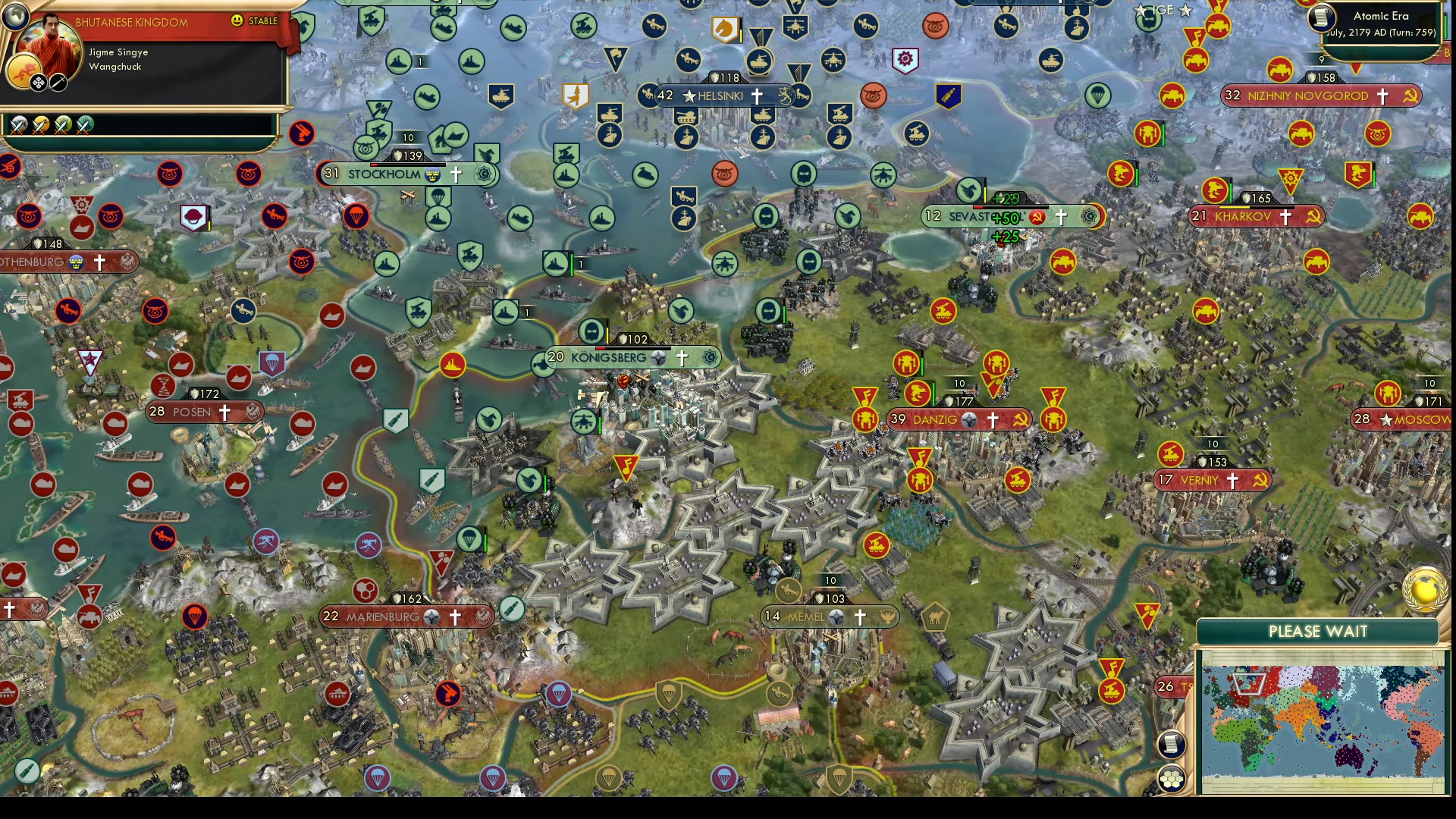Screen dimensions: 1456x819
Task: Select the Bhutanese dragon flag emblem
Action: pos(24,70)
